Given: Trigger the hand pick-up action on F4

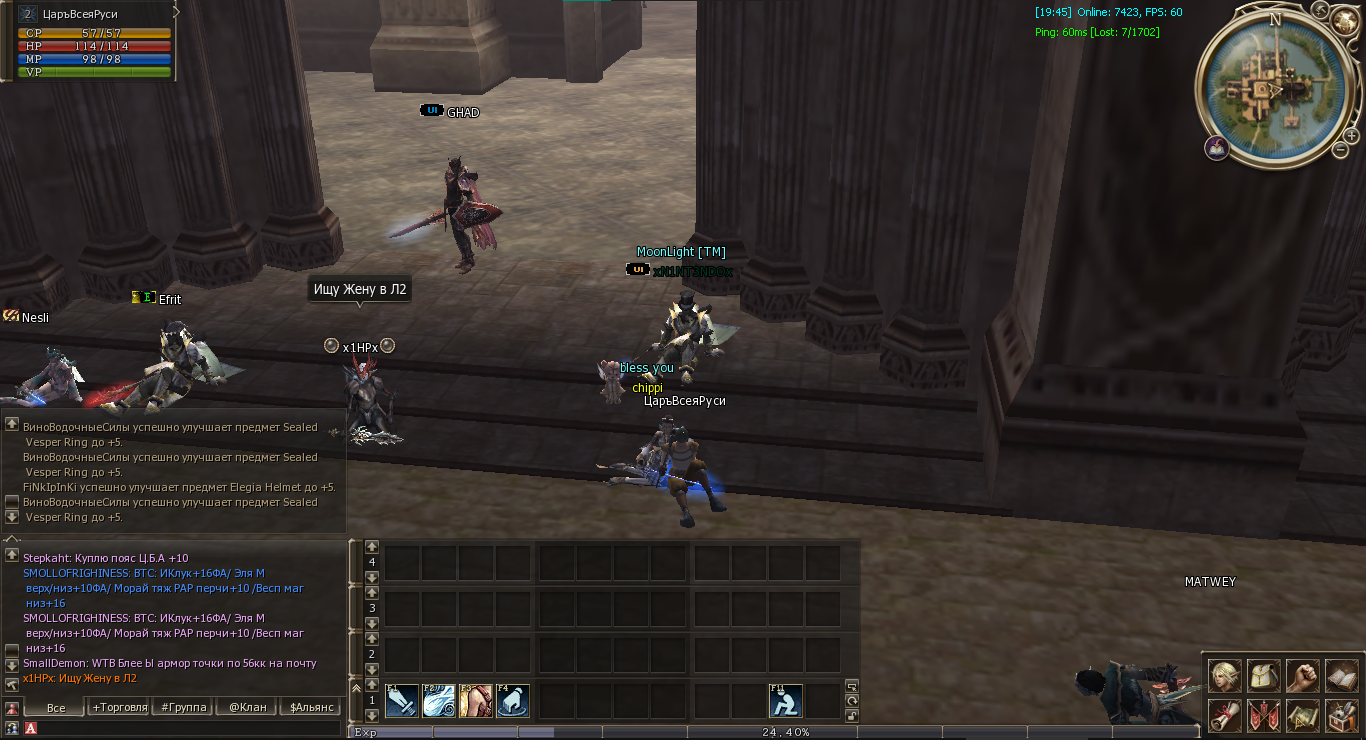Looking at the screenshot, I should click(x=513, y=701).
